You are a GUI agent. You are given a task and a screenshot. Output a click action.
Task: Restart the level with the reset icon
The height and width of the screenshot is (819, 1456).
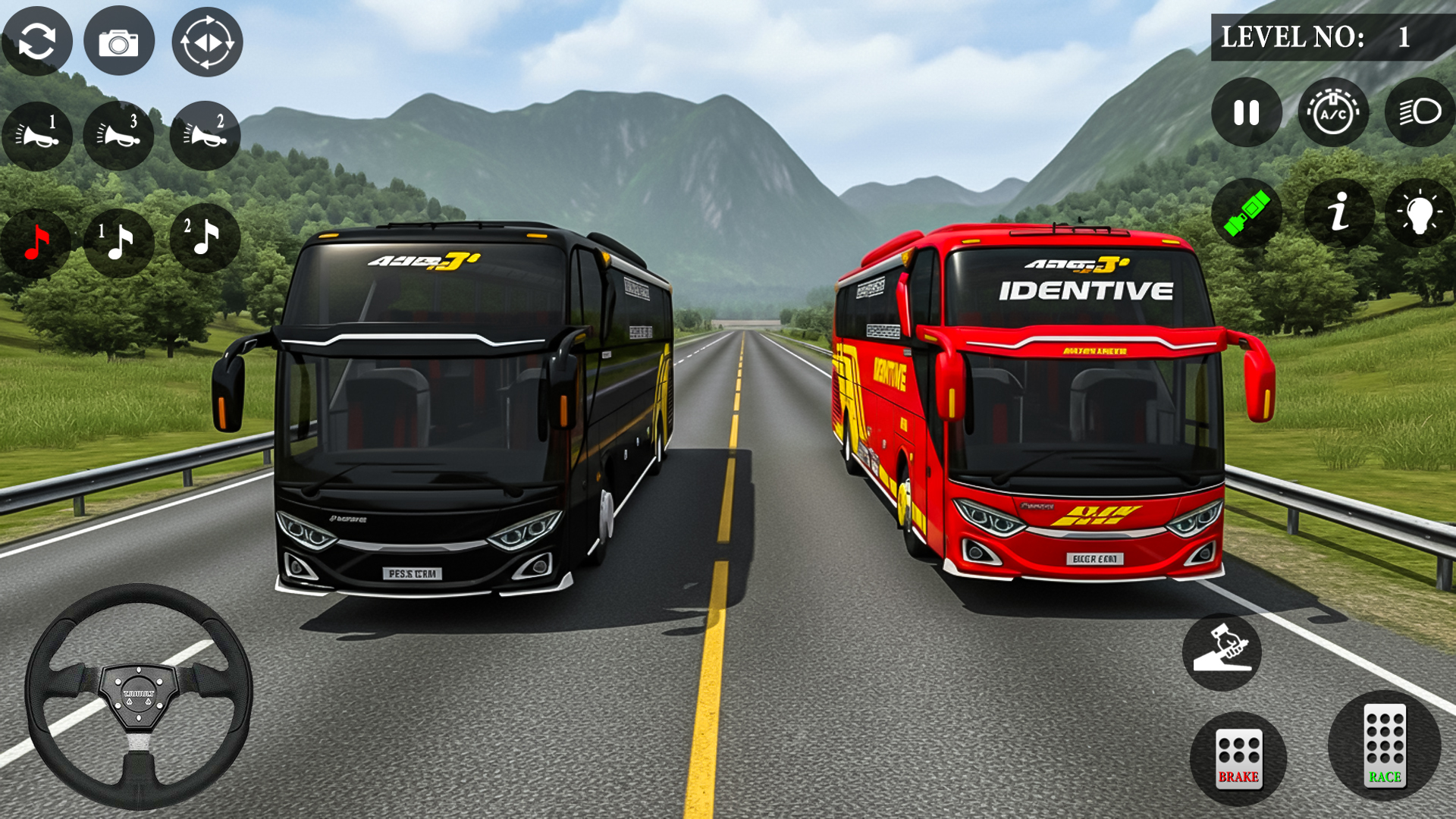tap(39, 41)
